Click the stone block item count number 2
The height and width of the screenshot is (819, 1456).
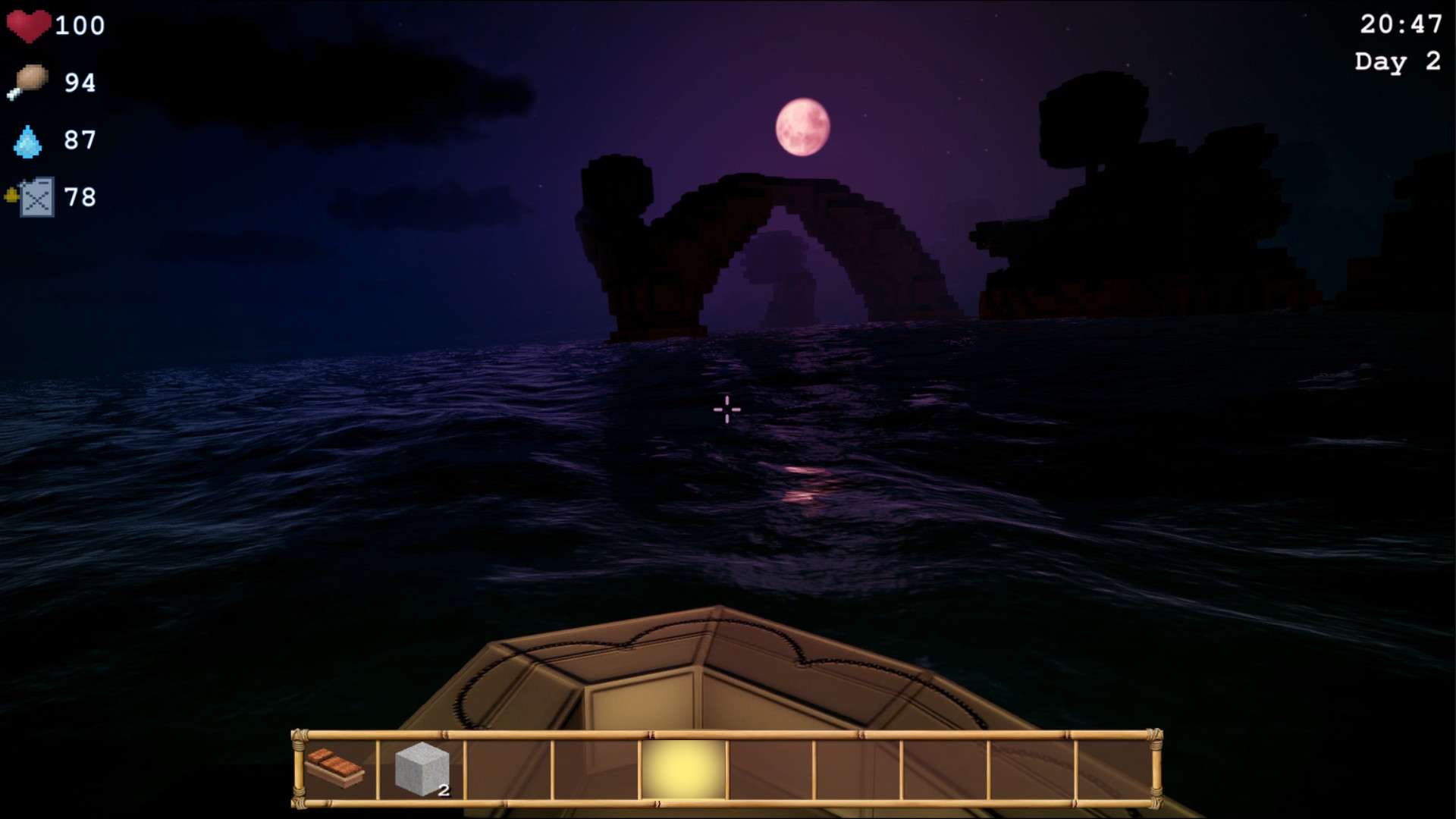click(443, 791)
